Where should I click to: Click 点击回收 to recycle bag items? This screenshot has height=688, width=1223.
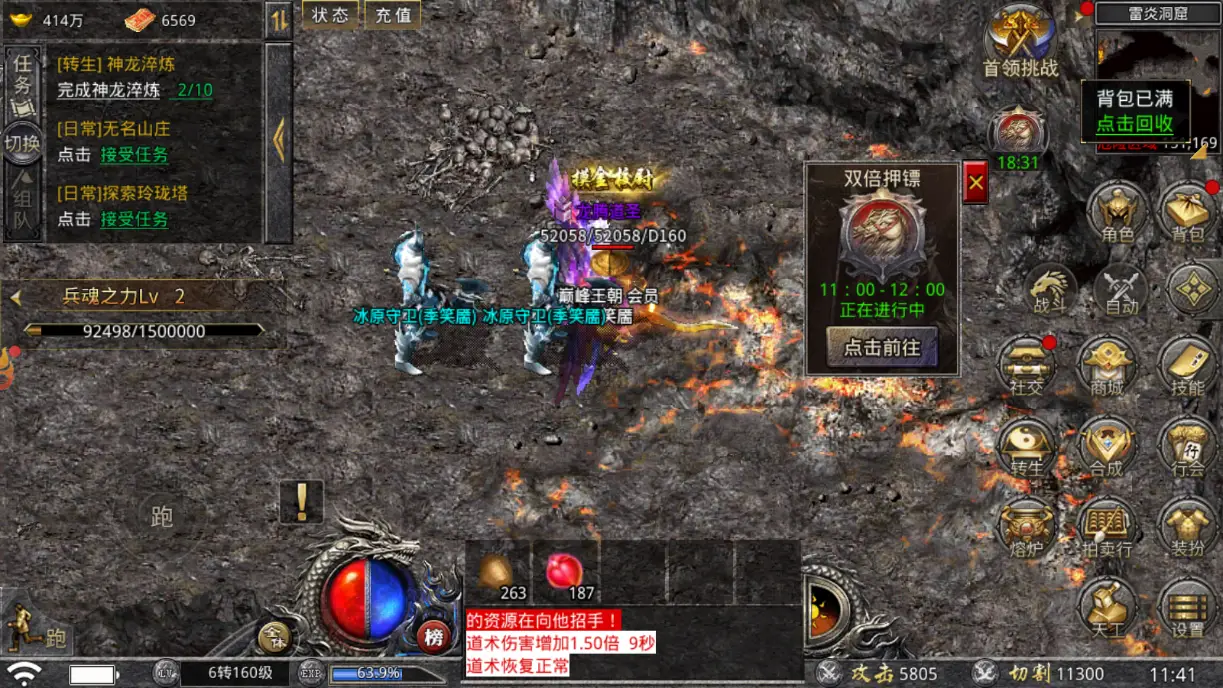pos(1134,124)
